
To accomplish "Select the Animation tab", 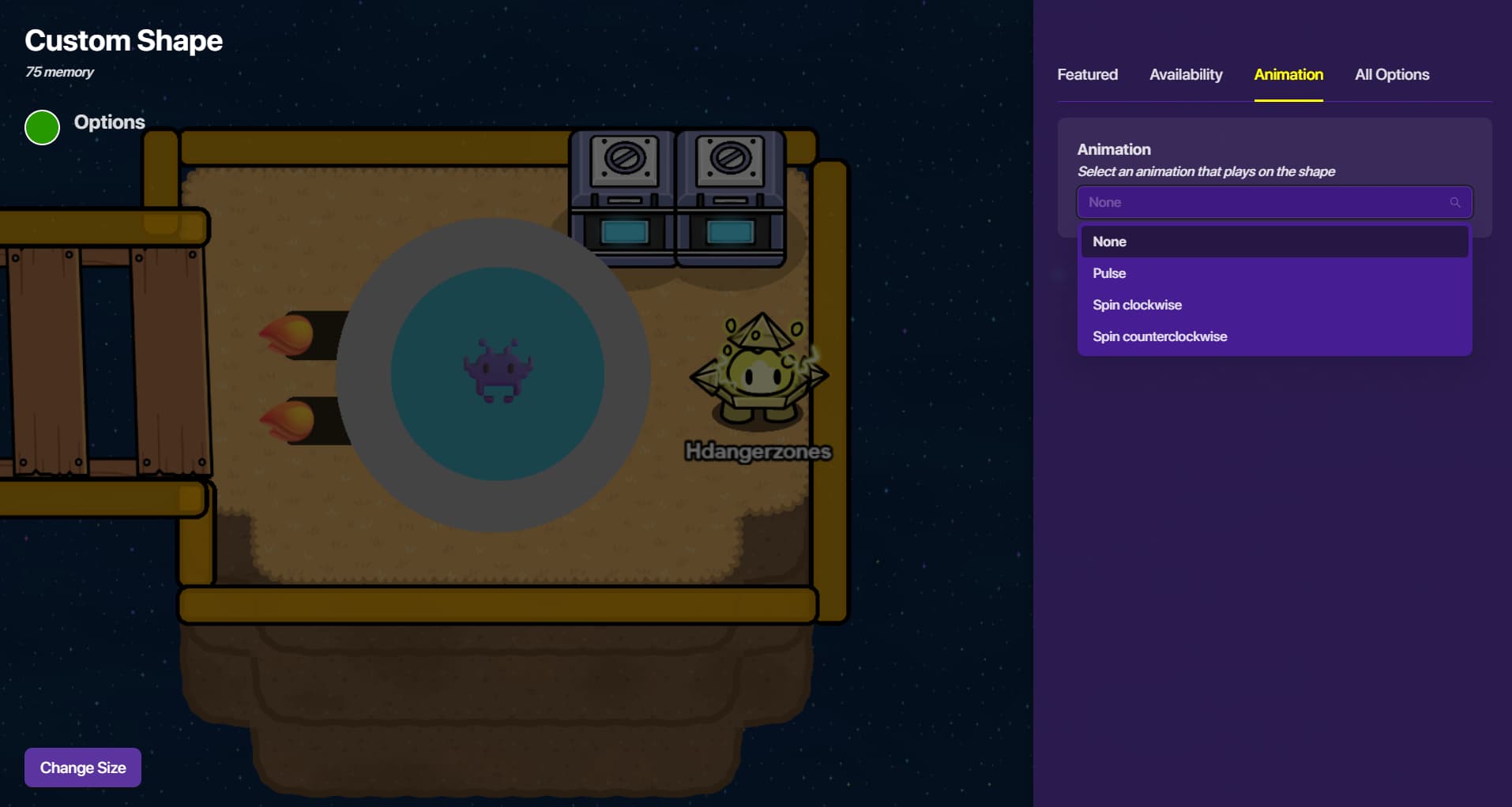I will 1288,75.
